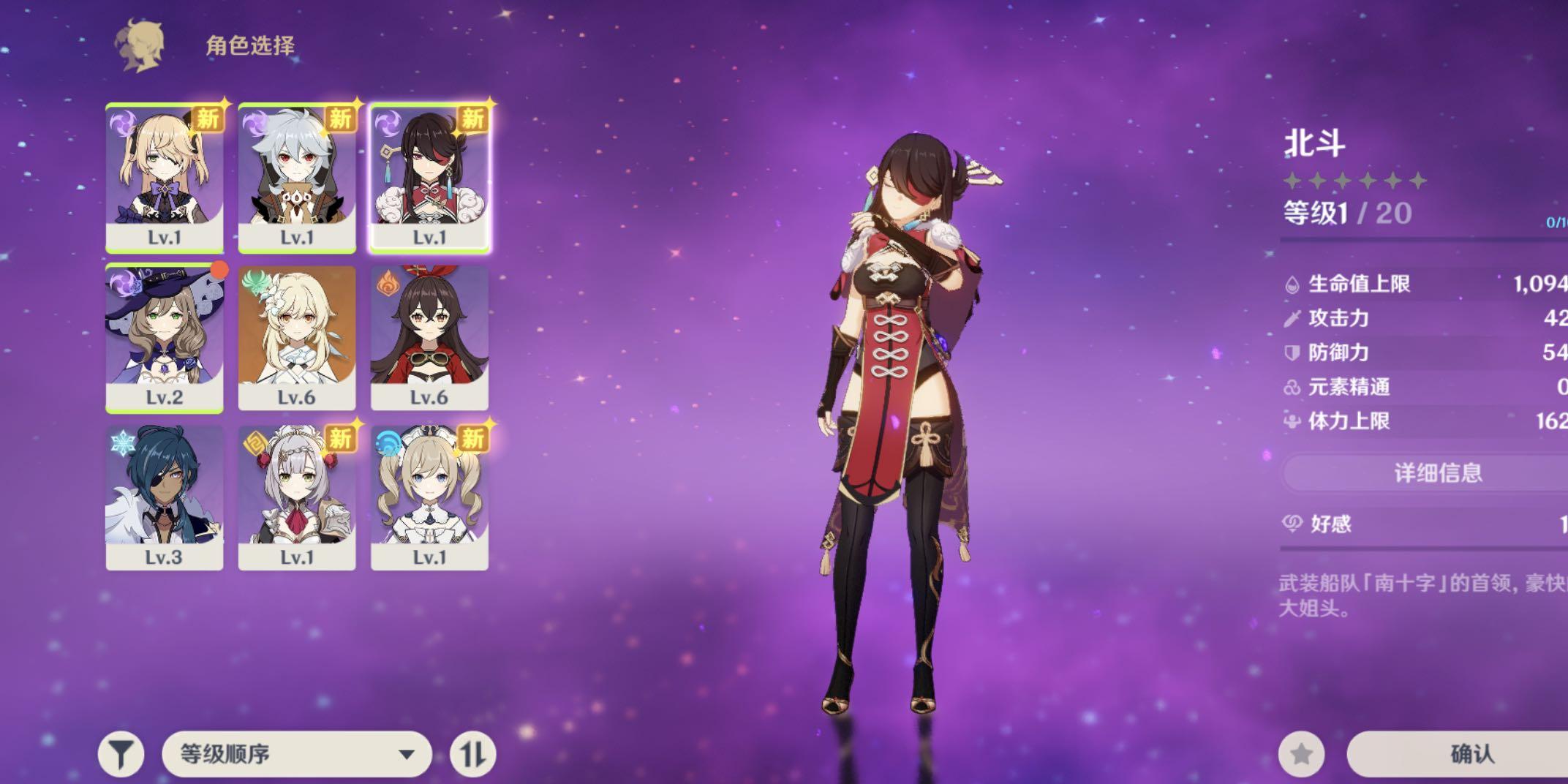The width and height of the screenshot is (1568, 784).
Task: Open the 等级顺序 sort dropdown
Action: (x=296, y=754)
